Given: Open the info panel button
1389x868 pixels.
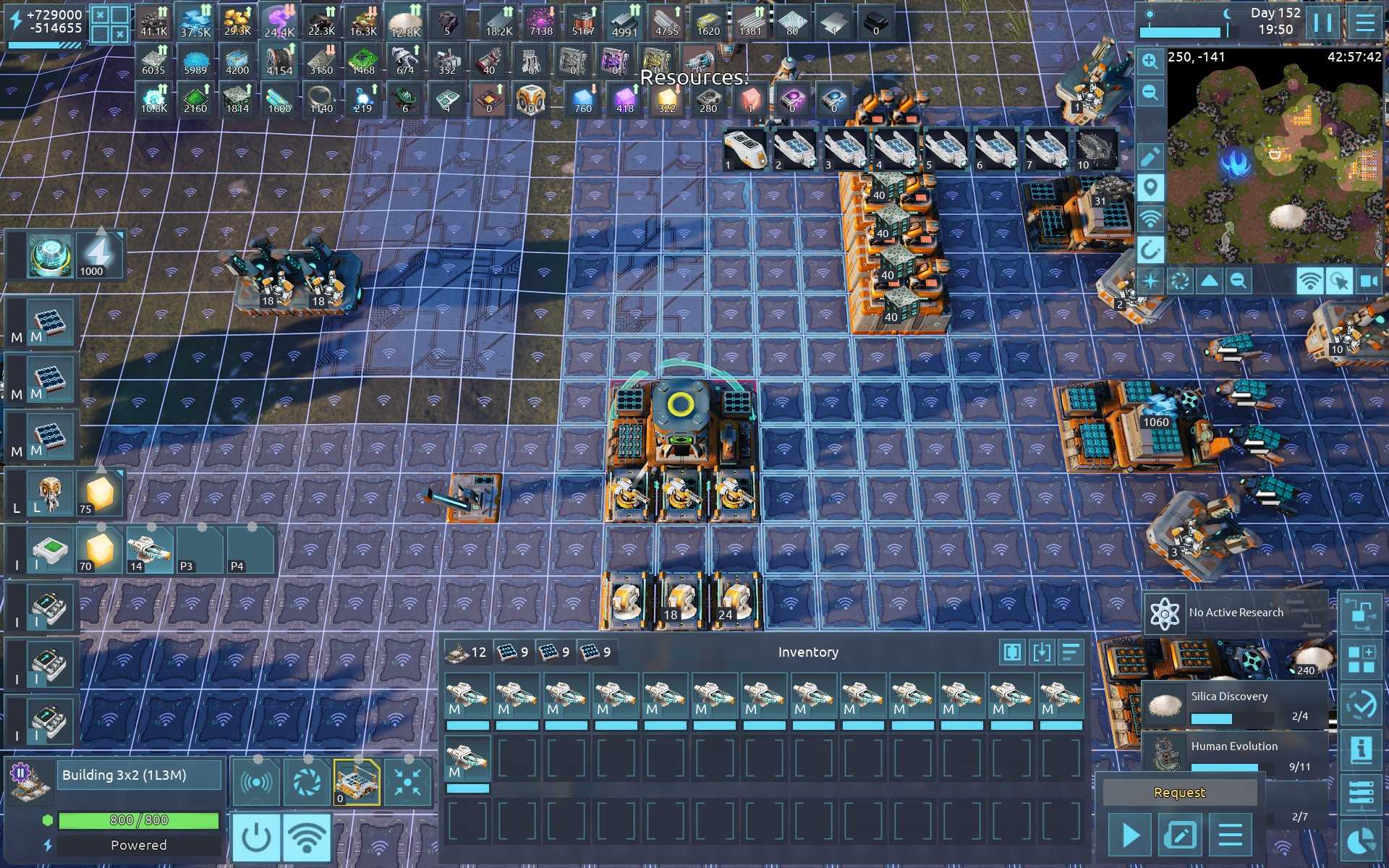Looking at the screenshot, I should [1361, 749].
